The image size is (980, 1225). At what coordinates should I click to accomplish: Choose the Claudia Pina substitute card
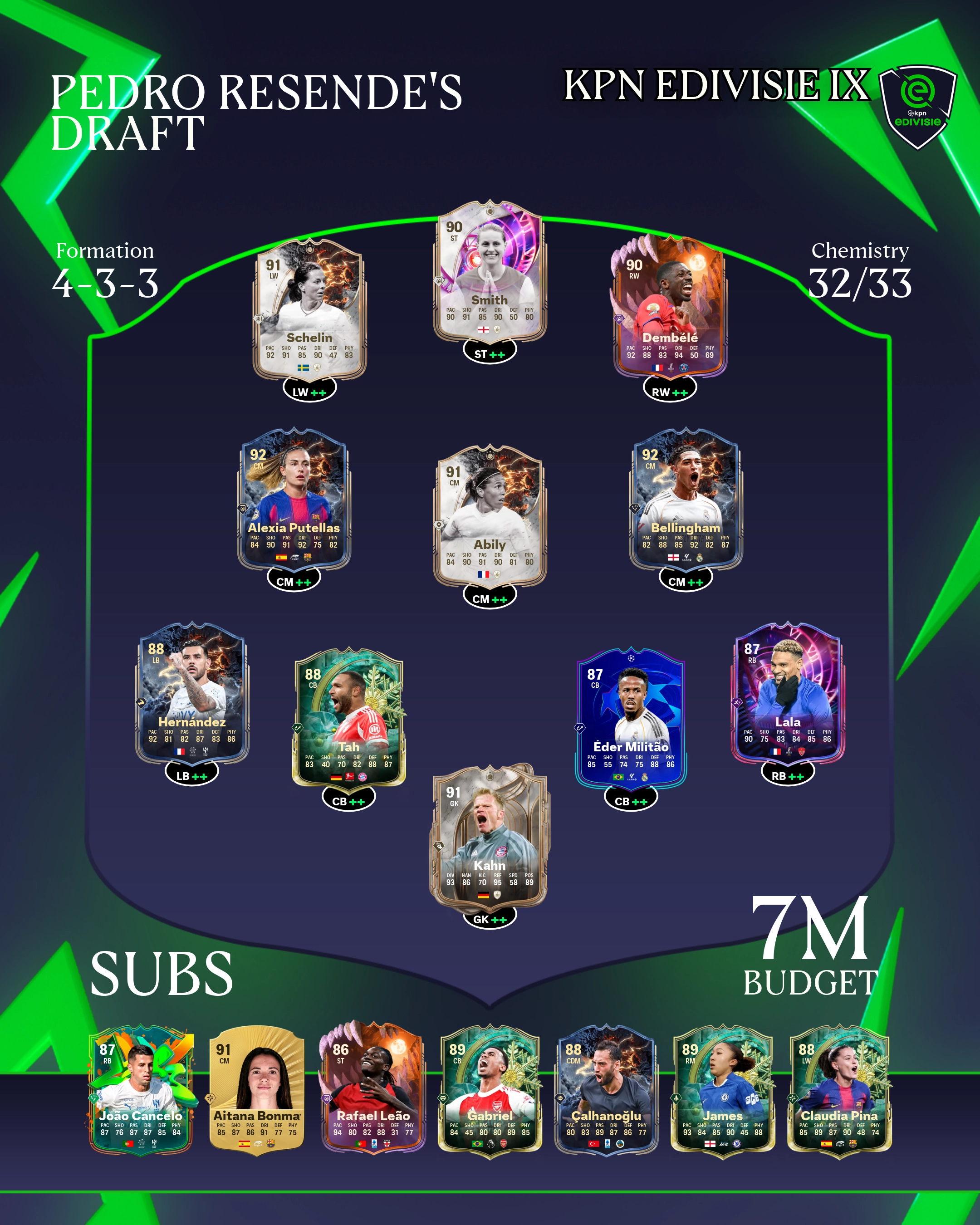[x=839, y=1091]
